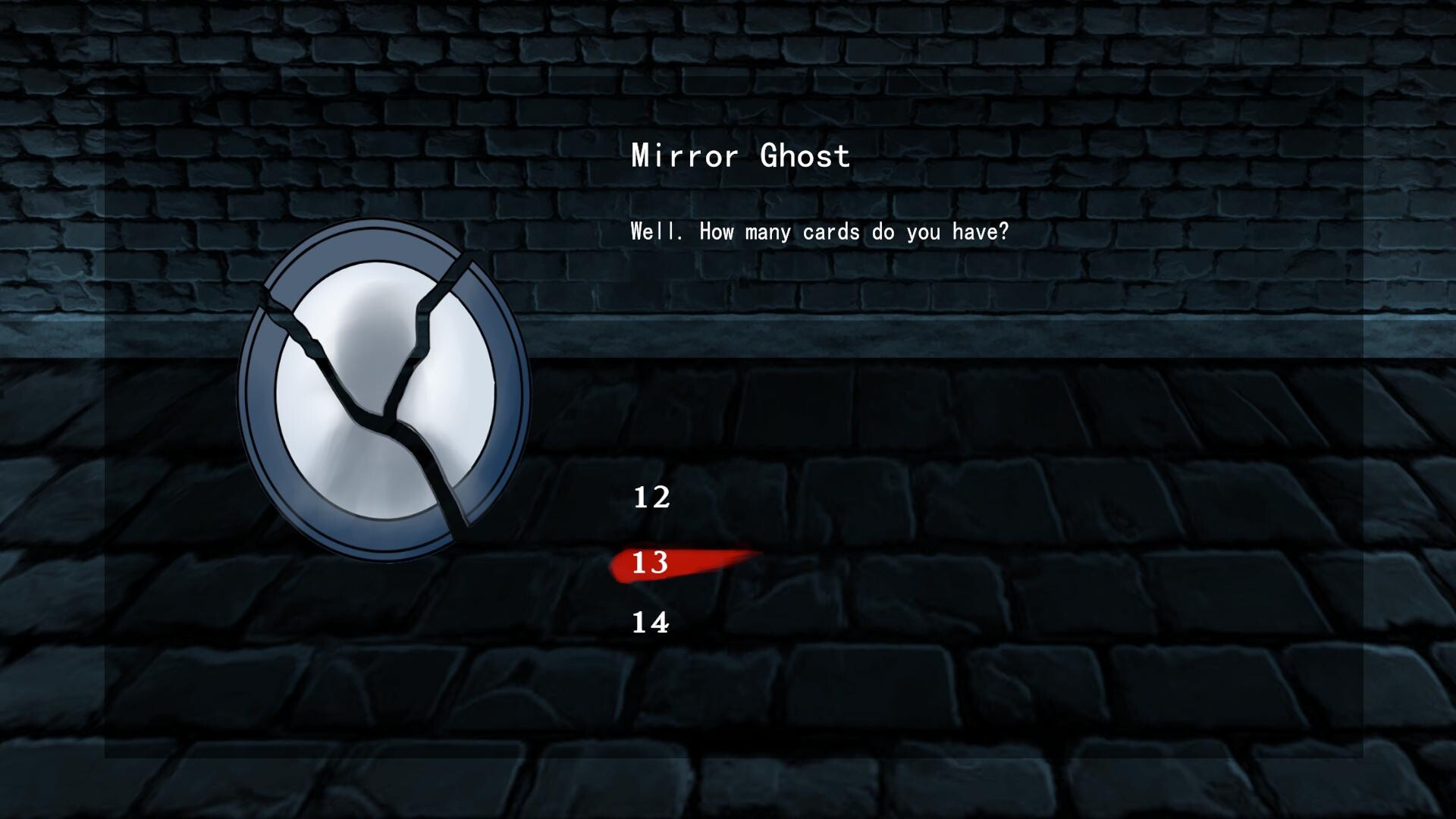Viewport: 1456px width, 819px height.
Task: Click the highlighted red answer bar
Action: pos(682,561)
